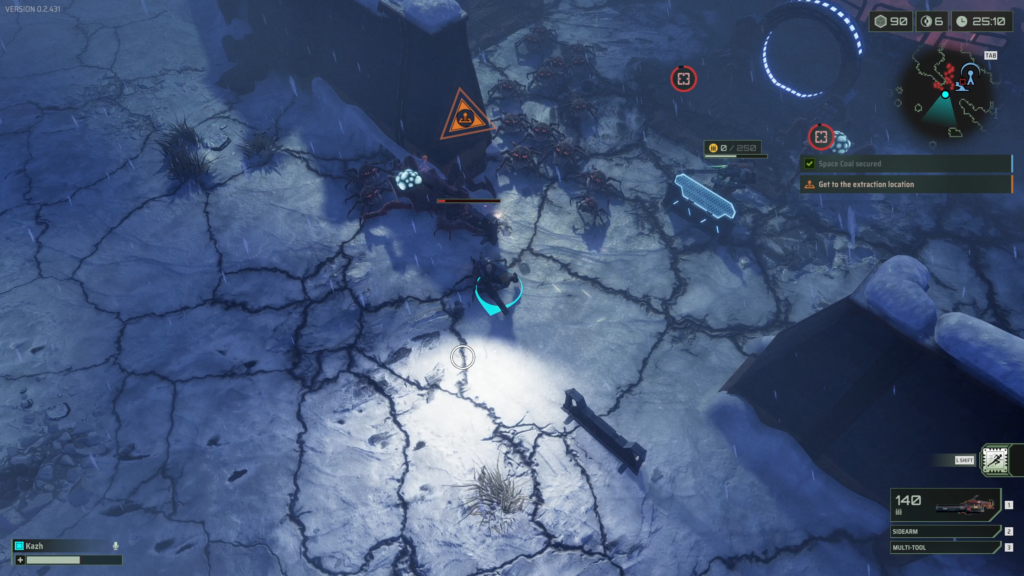Toggle the microphone icon next to Kazh
This screenshot has width=1024, height=576.
click(116, 546)
